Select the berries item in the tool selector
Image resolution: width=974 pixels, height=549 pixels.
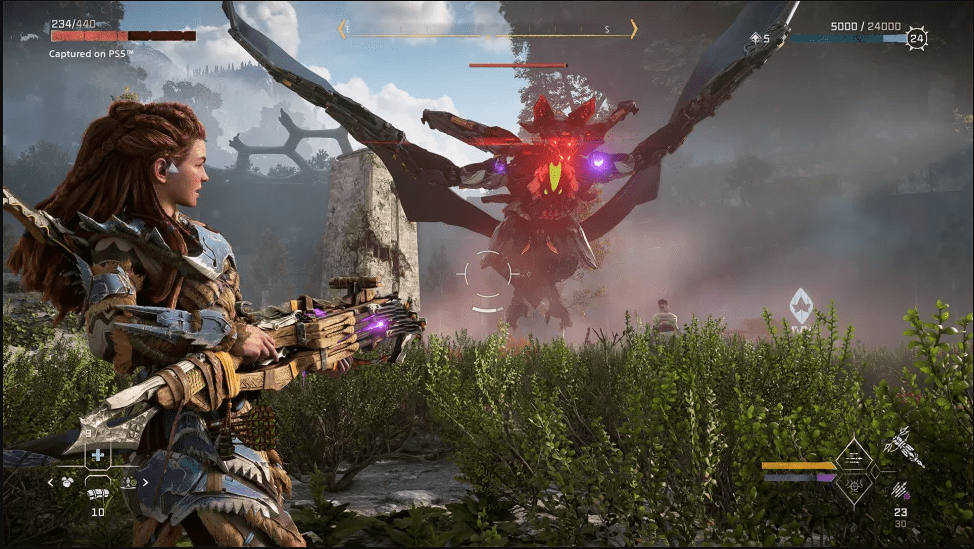point(68,482)
